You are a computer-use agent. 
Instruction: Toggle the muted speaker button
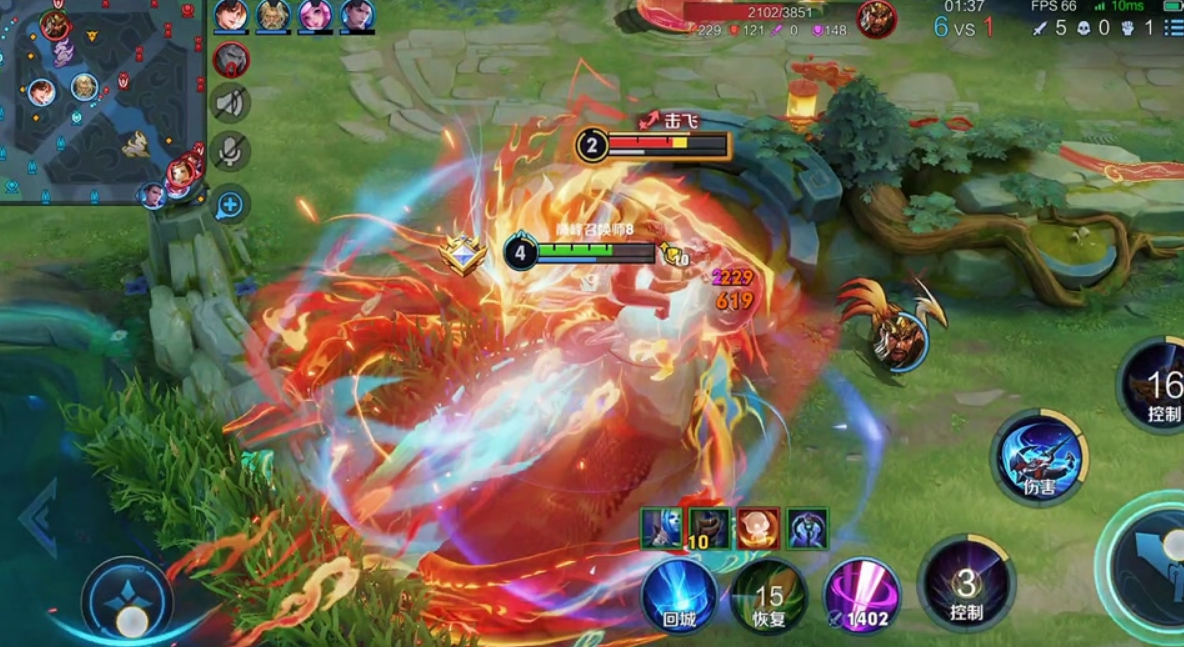231,103
